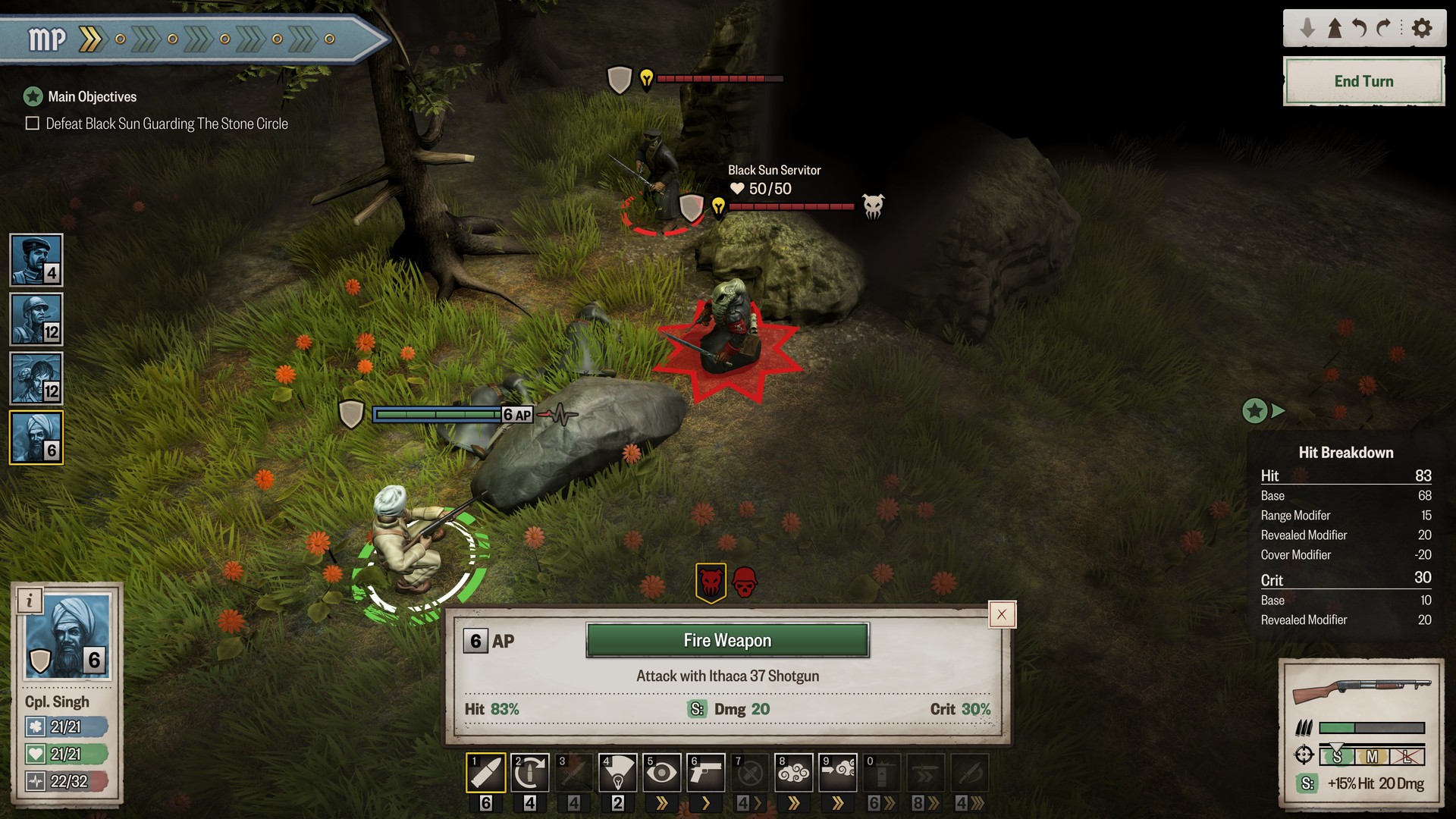Screen dimensions: 1456x819
Task: Select the pistol sidearm ability in slot 6
Action: 706,772
